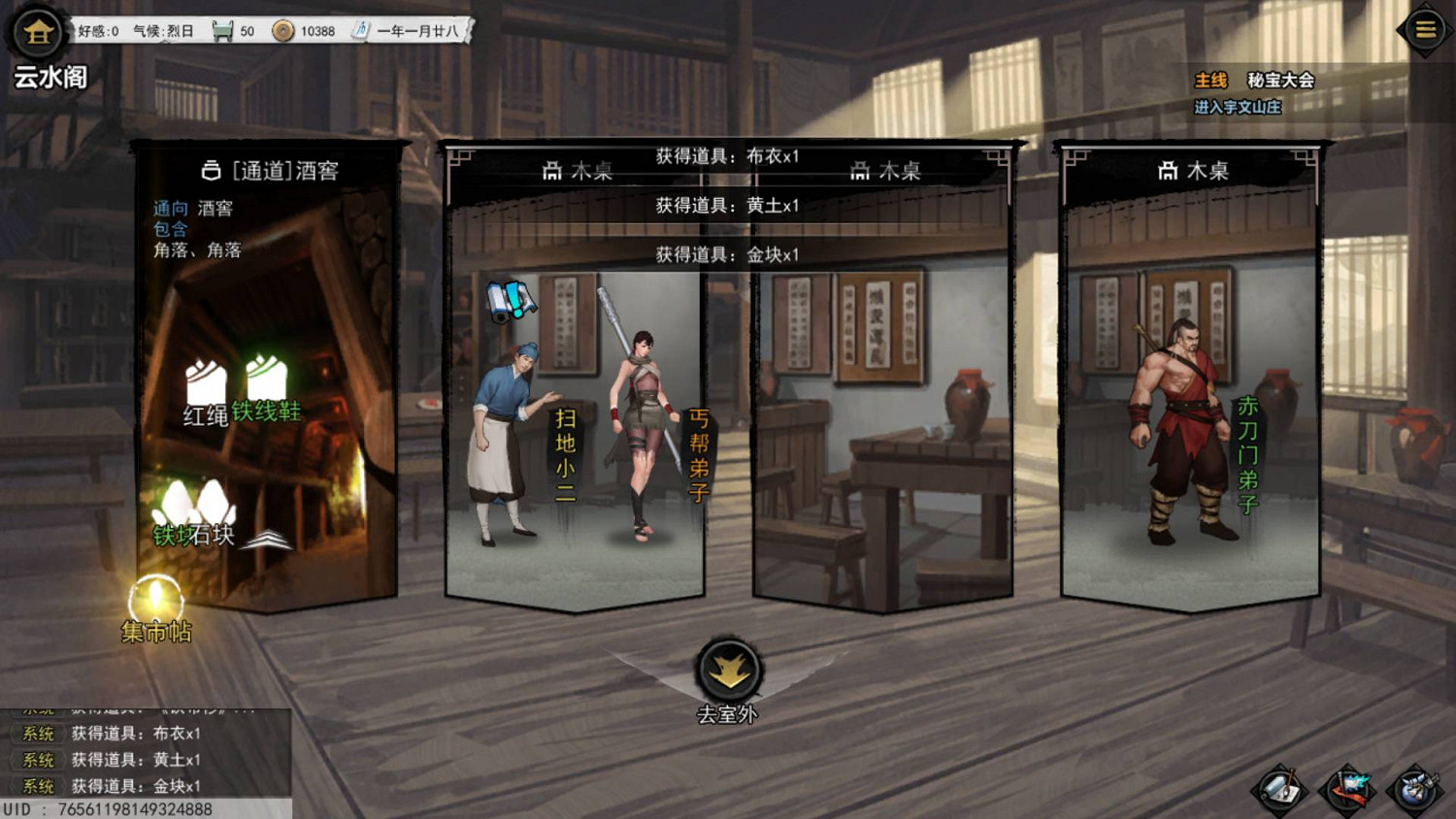Screen dimensions: 1456x819
Task: Click the coin currency icon in top bar
Action: click(283, 30)
